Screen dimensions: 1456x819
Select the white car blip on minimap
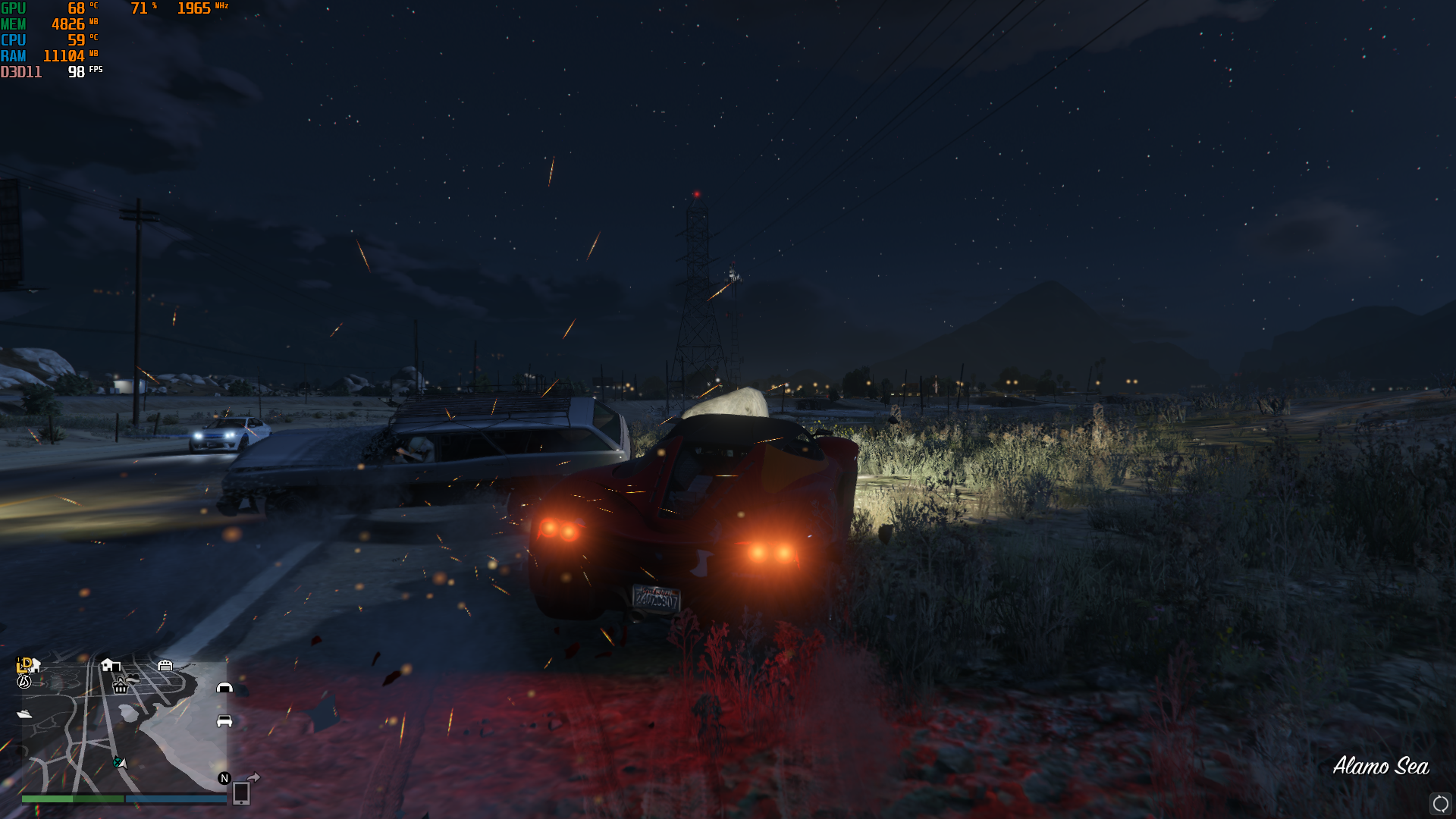[224, 720]
